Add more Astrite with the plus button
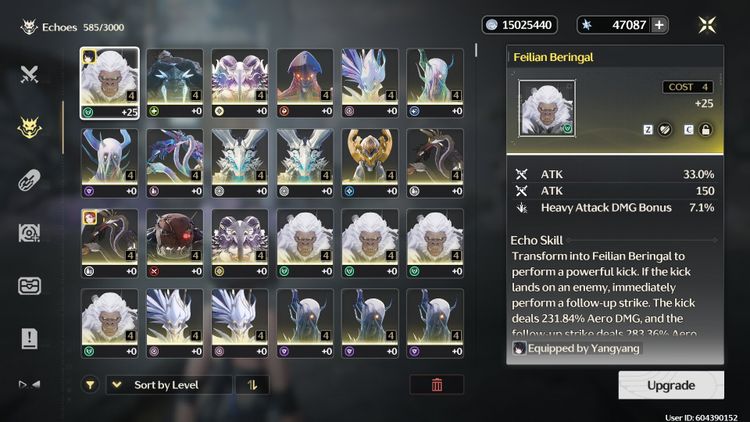The width and height of the screenshot is (750, 422). (x=660, y=25)
